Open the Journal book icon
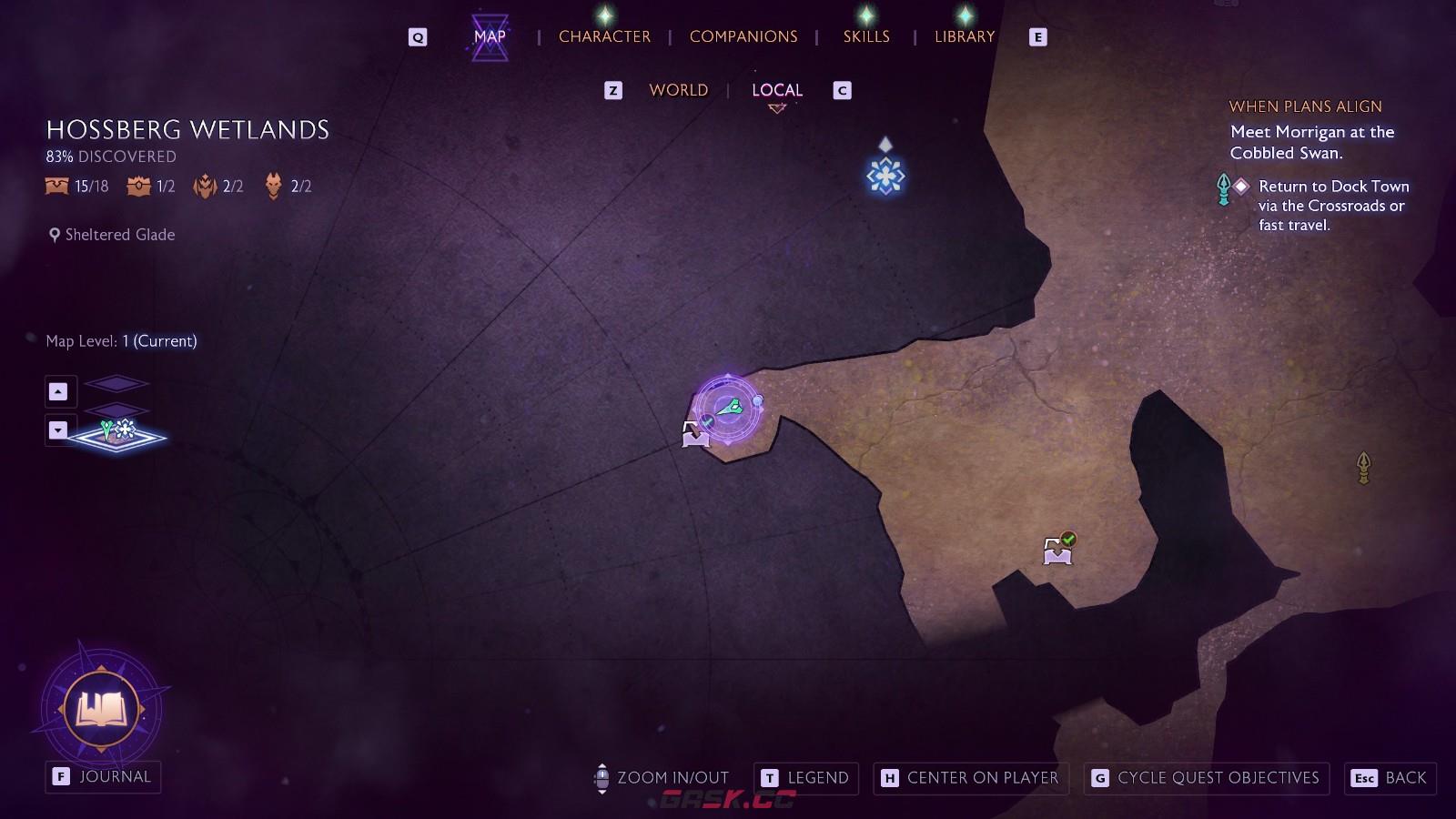The height and width of the screenshot is (819, 1456). click(102, 708)
